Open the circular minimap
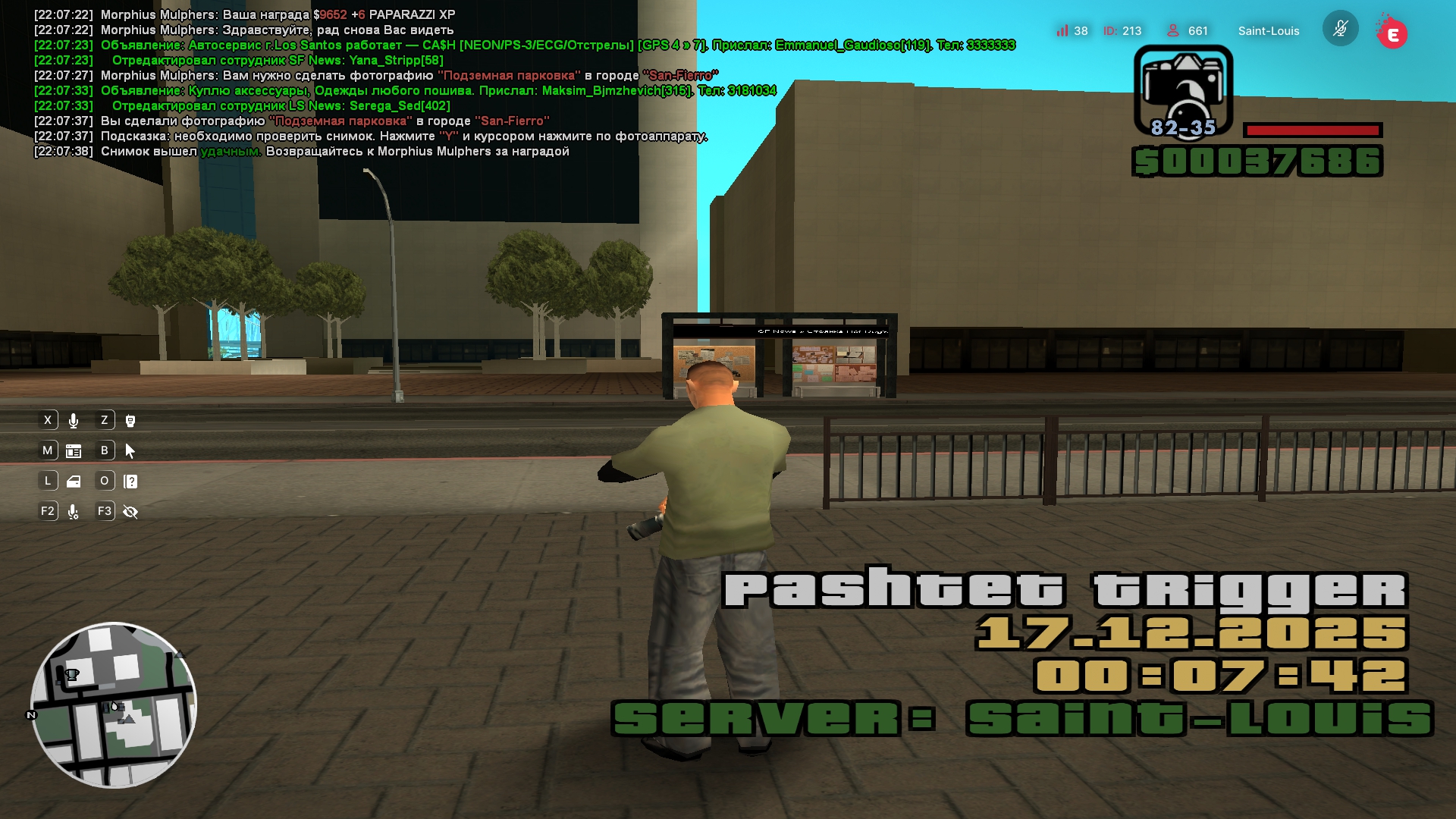This screenshot has height=819, width=1456. click(x=114, y=705)
